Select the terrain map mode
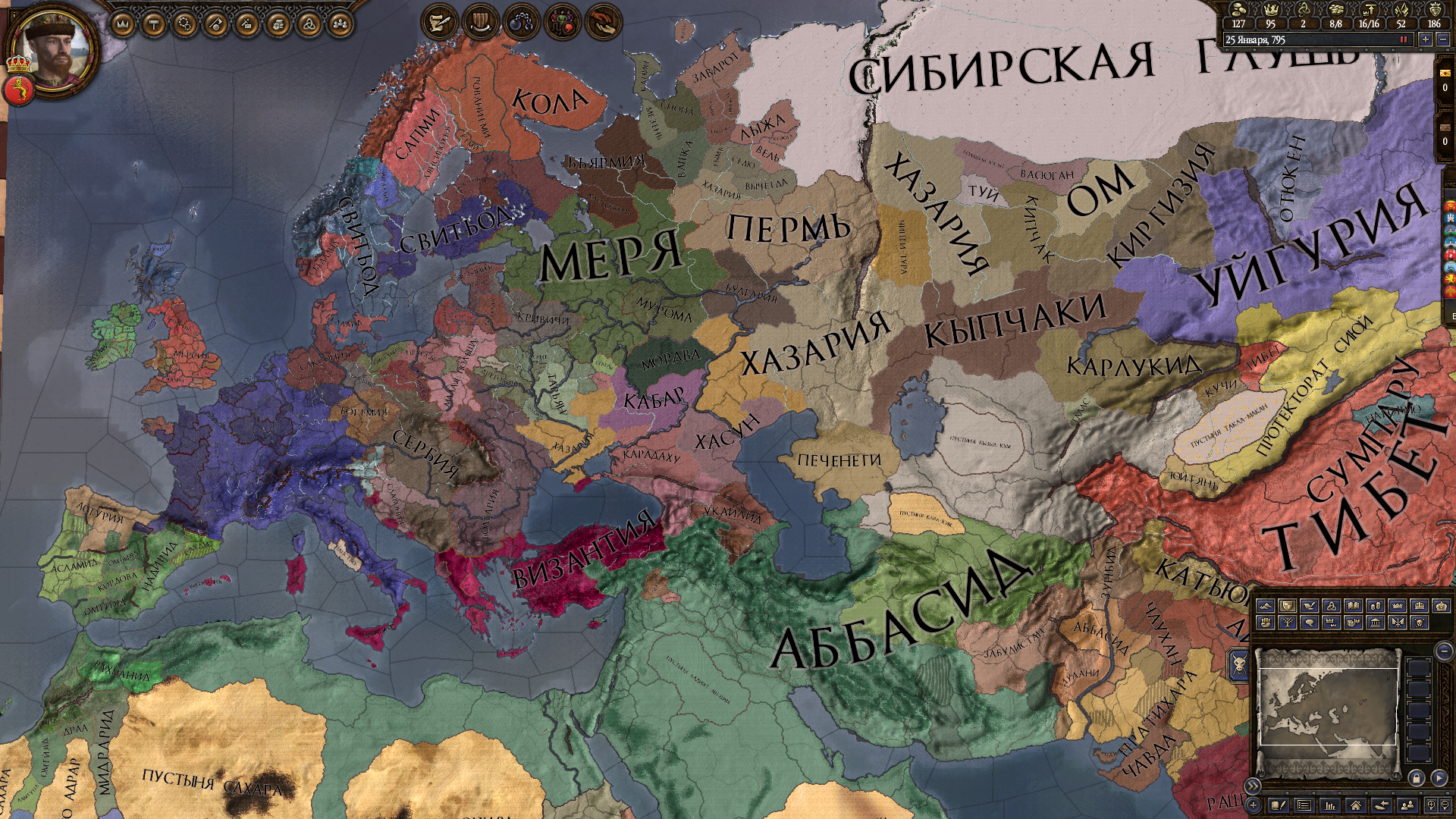1456x819 pixels. pyautogui.click(x=1266, y=605)
